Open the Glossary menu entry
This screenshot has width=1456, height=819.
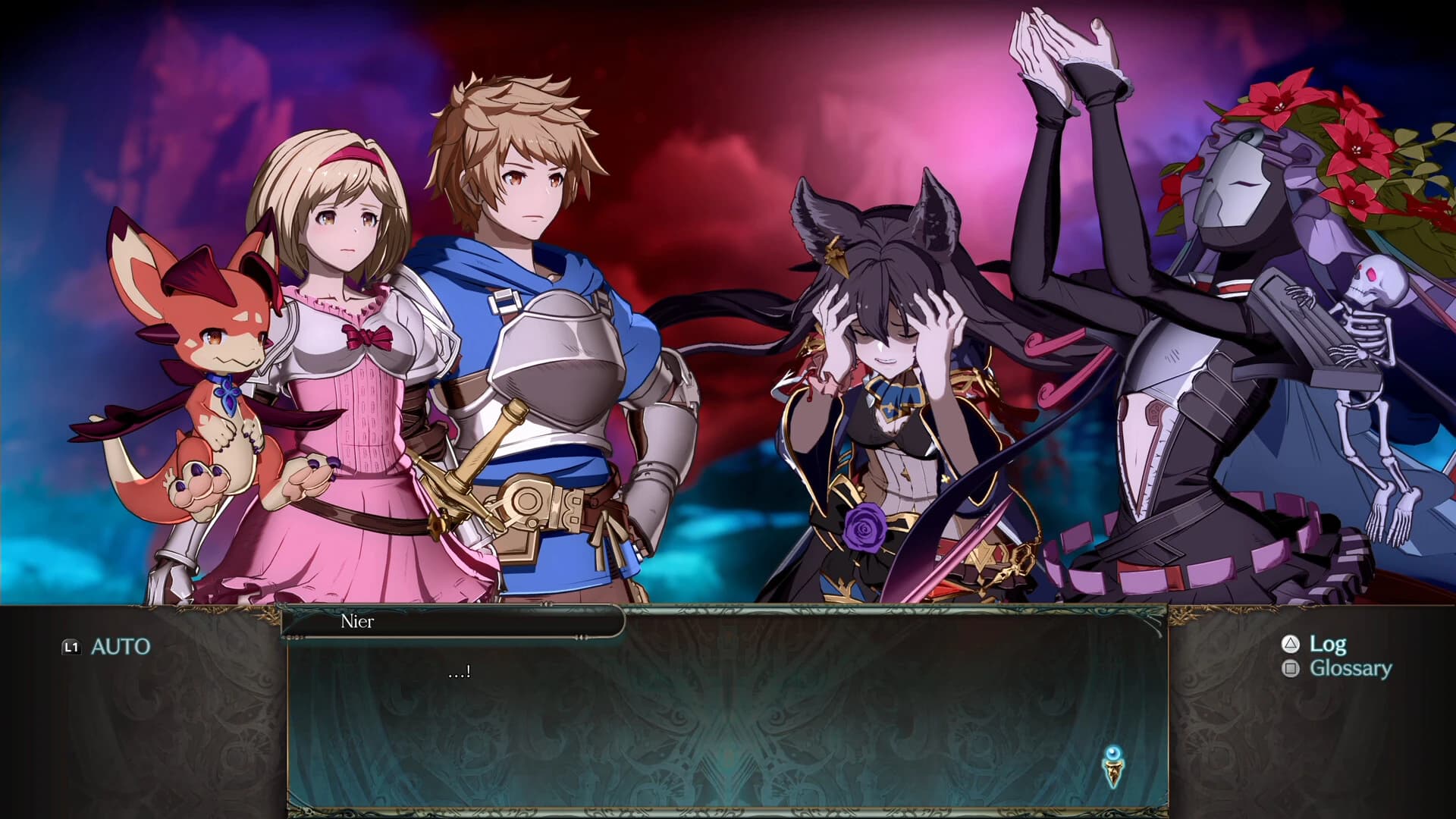[x=1351, y=669]
